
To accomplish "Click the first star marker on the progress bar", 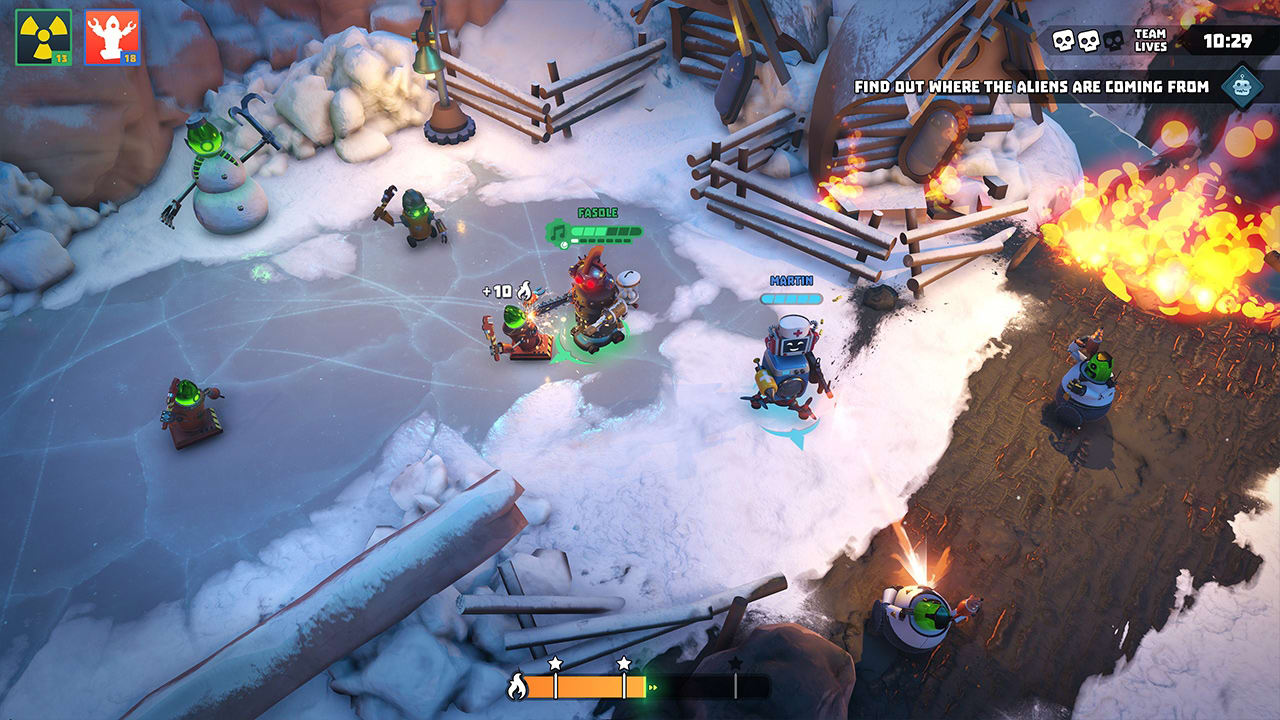I will pos(556,664).
